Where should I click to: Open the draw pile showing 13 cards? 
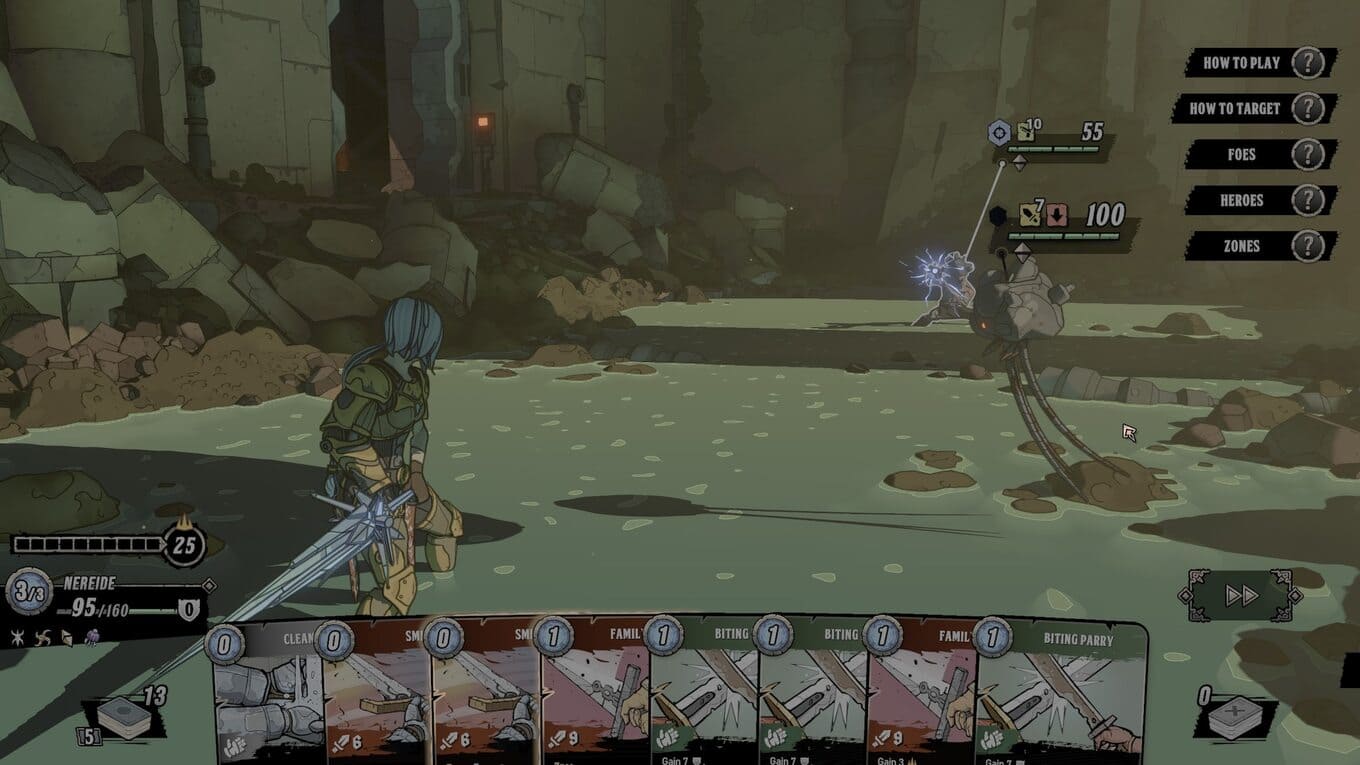point(125,718)
